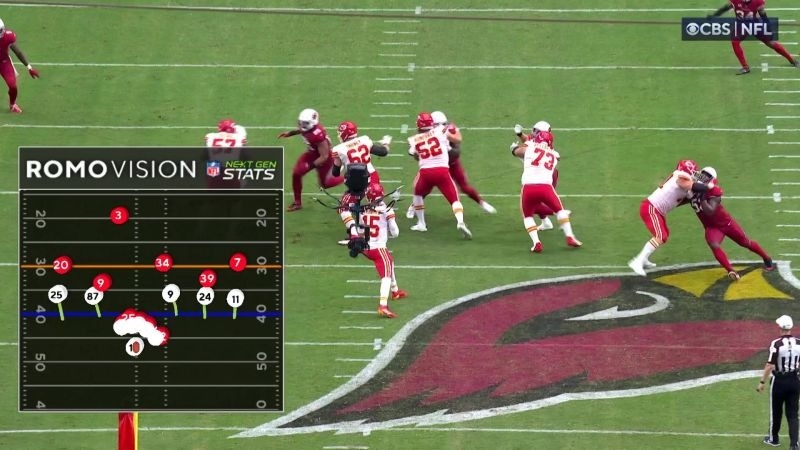Click the RomoVision title header
This screenshot has width=800, height=450.
(x=111, y=169)
